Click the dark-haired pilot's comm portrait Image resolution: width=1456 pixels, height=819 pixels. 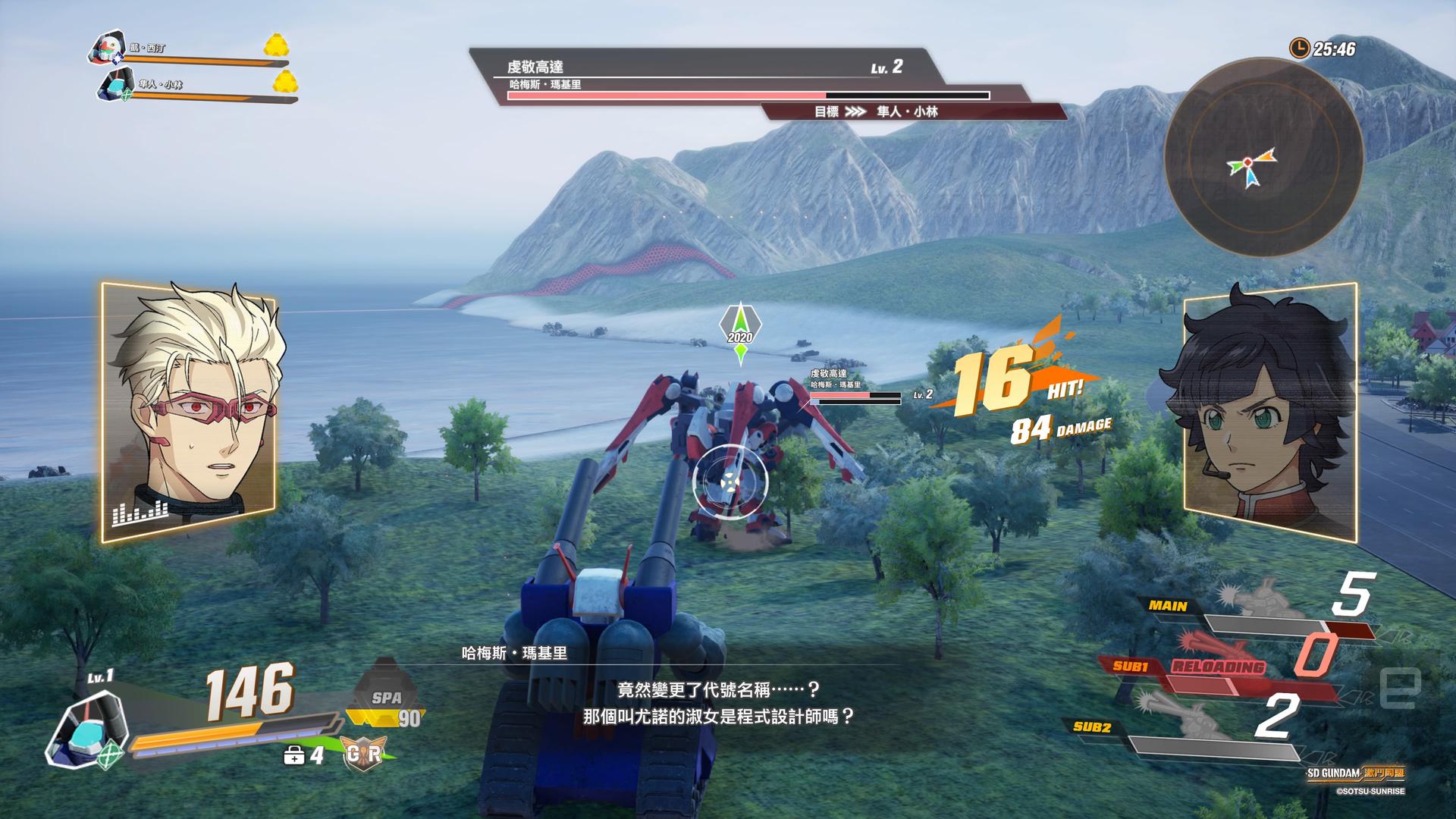(x=1270, y=410)
